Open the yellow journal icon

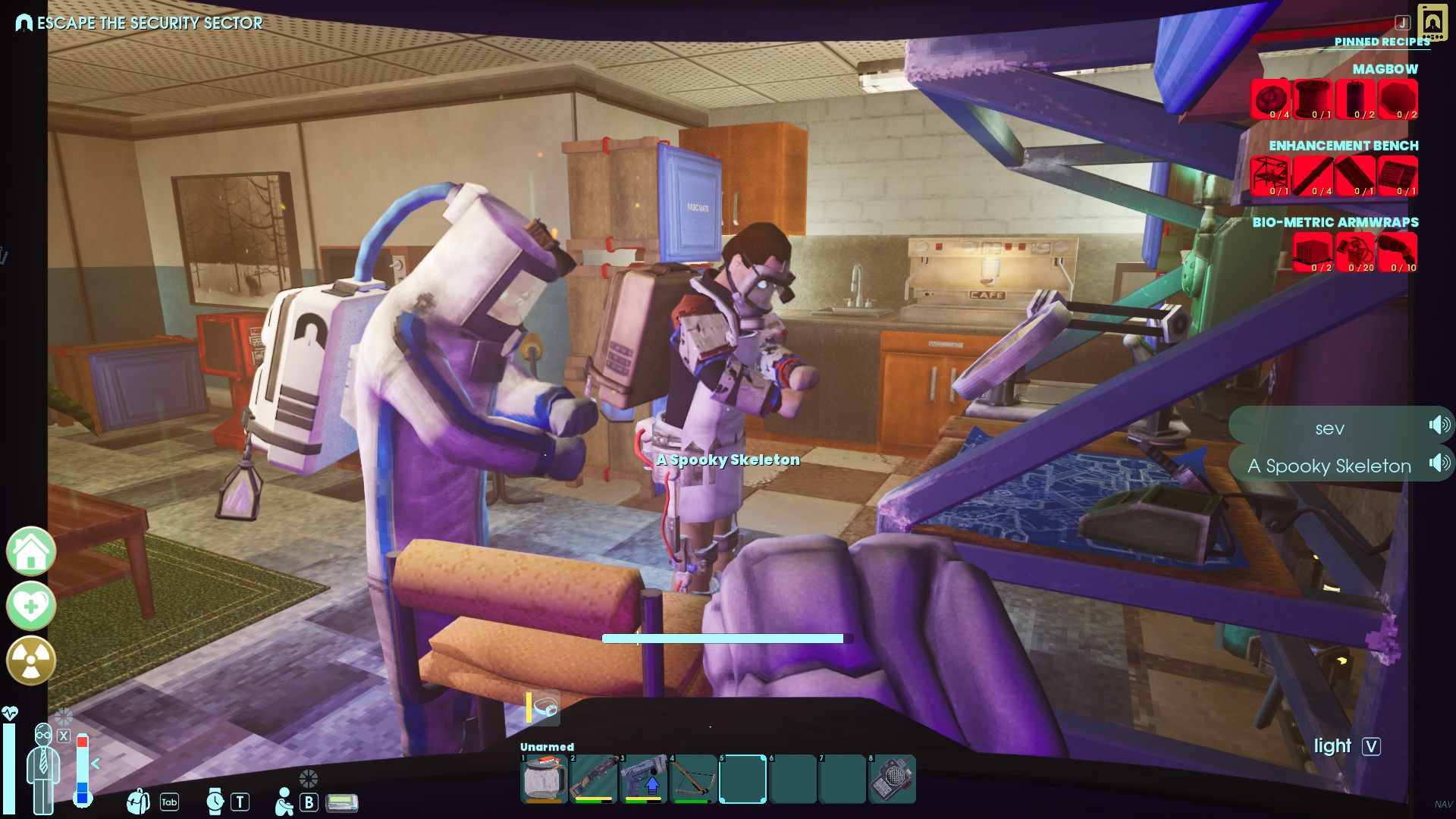(1432, 22)
